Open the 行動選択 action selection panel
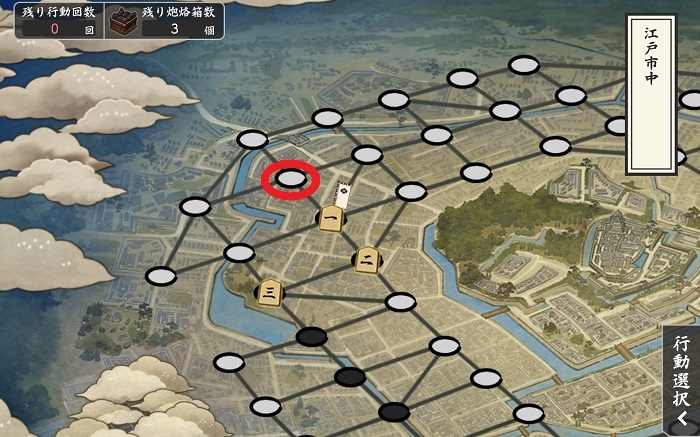Screen dimensions: 700x437 point(681,380)
